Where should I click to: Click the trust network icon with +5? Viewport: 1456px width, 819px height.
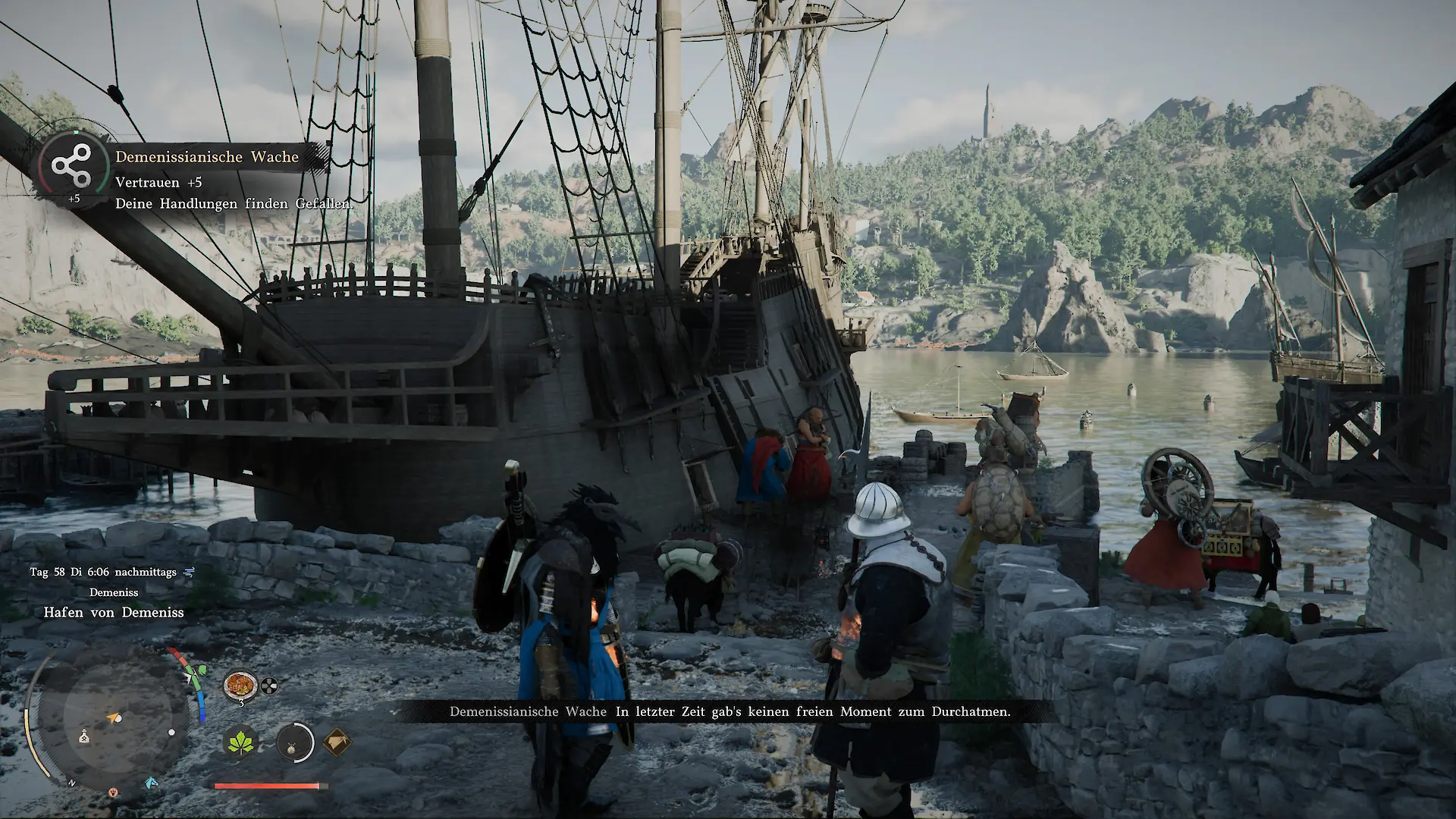click(71, 166)
